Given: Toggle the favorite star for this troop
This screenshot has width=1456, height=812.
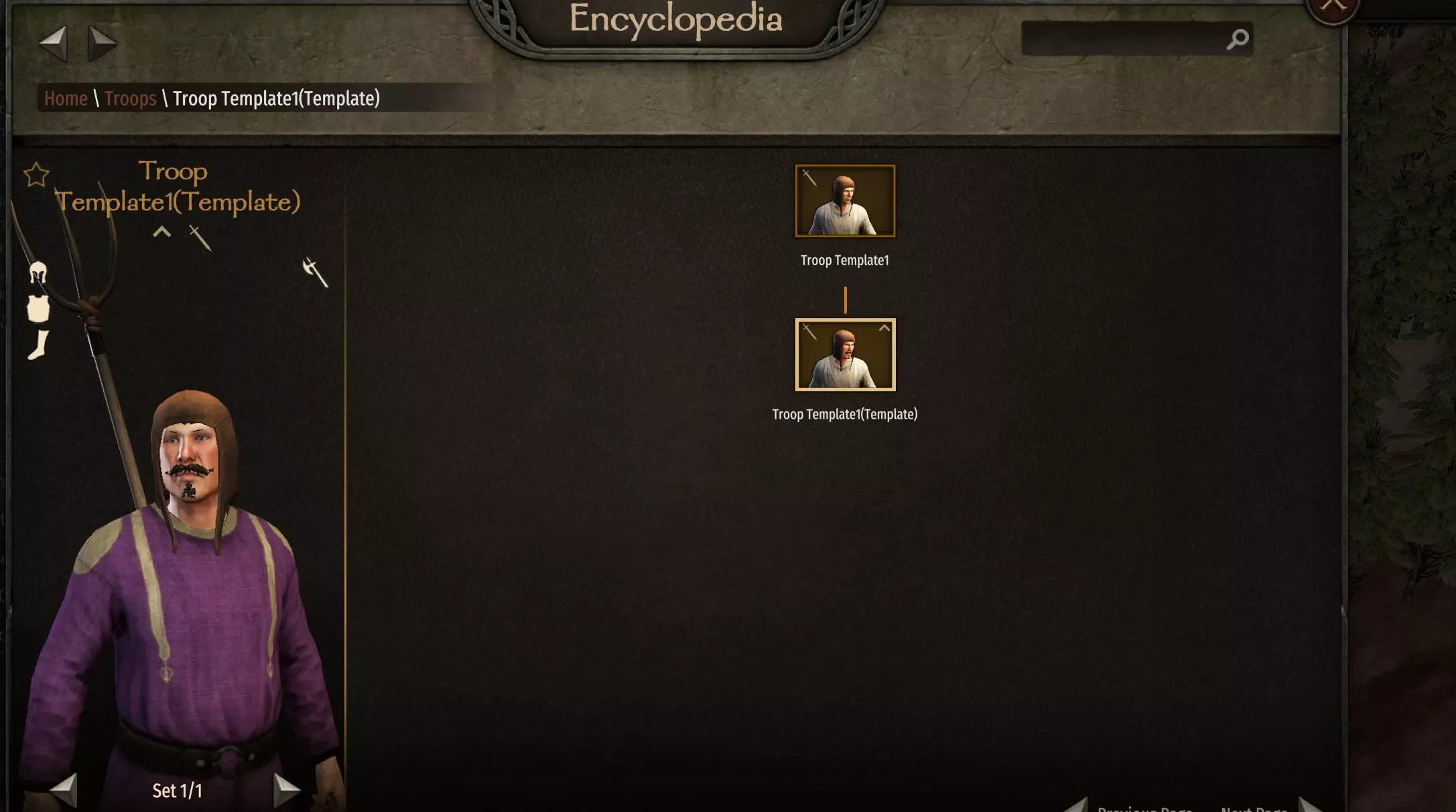Looking at the screenshot, I should click(37, 174).
